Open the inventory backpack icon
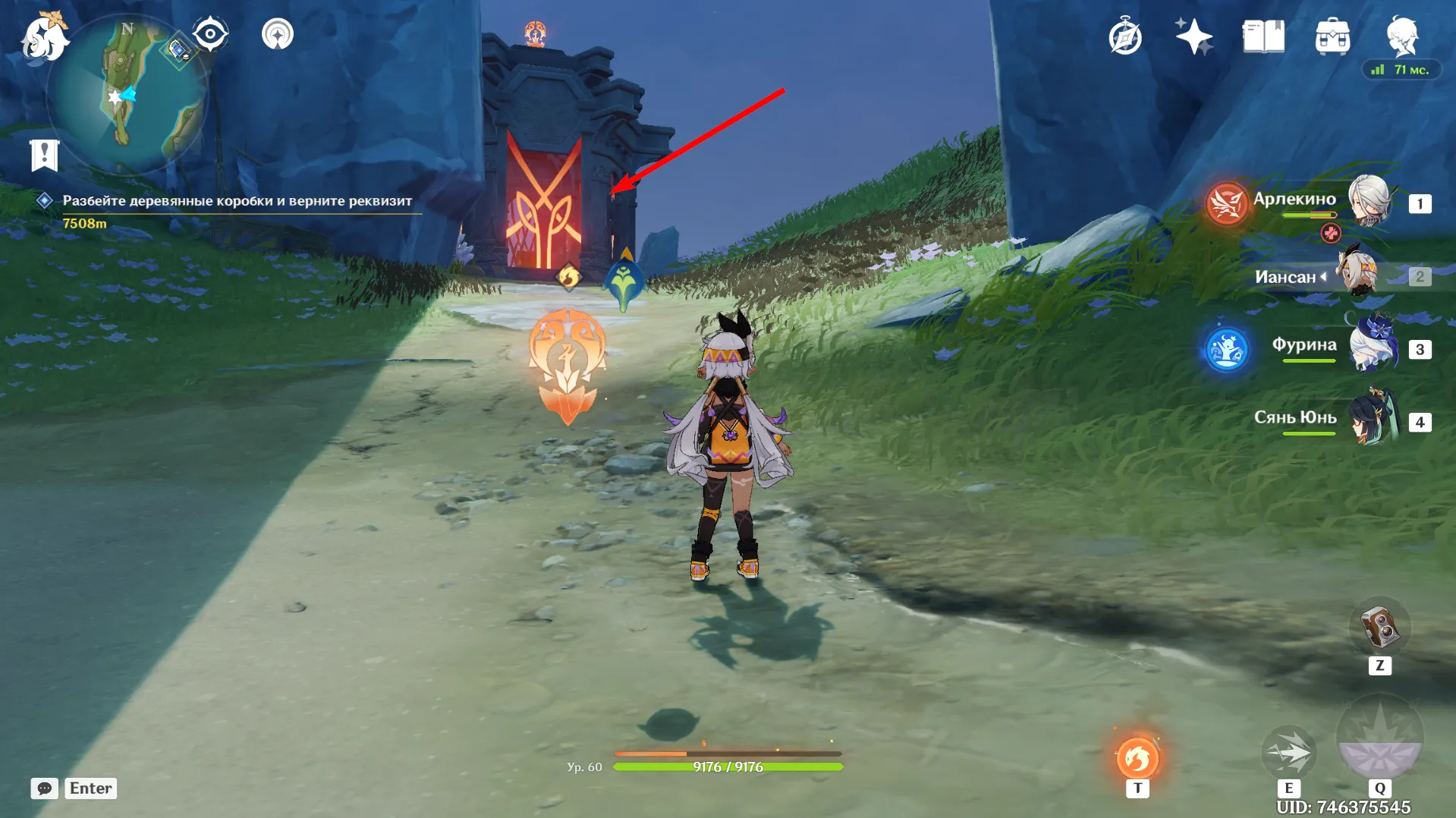The height and width of the screenshot is (818, 1456). (x=1333, y=34)
